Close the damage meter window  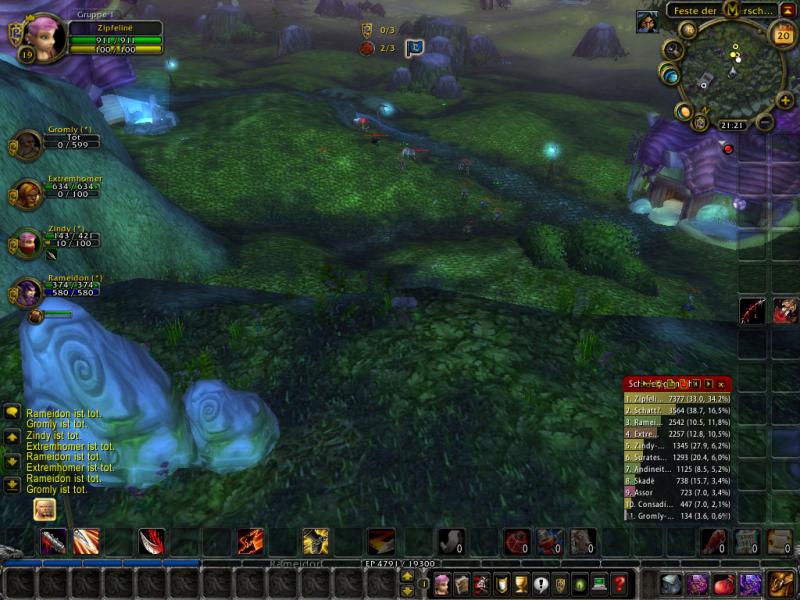coord(721,383)
